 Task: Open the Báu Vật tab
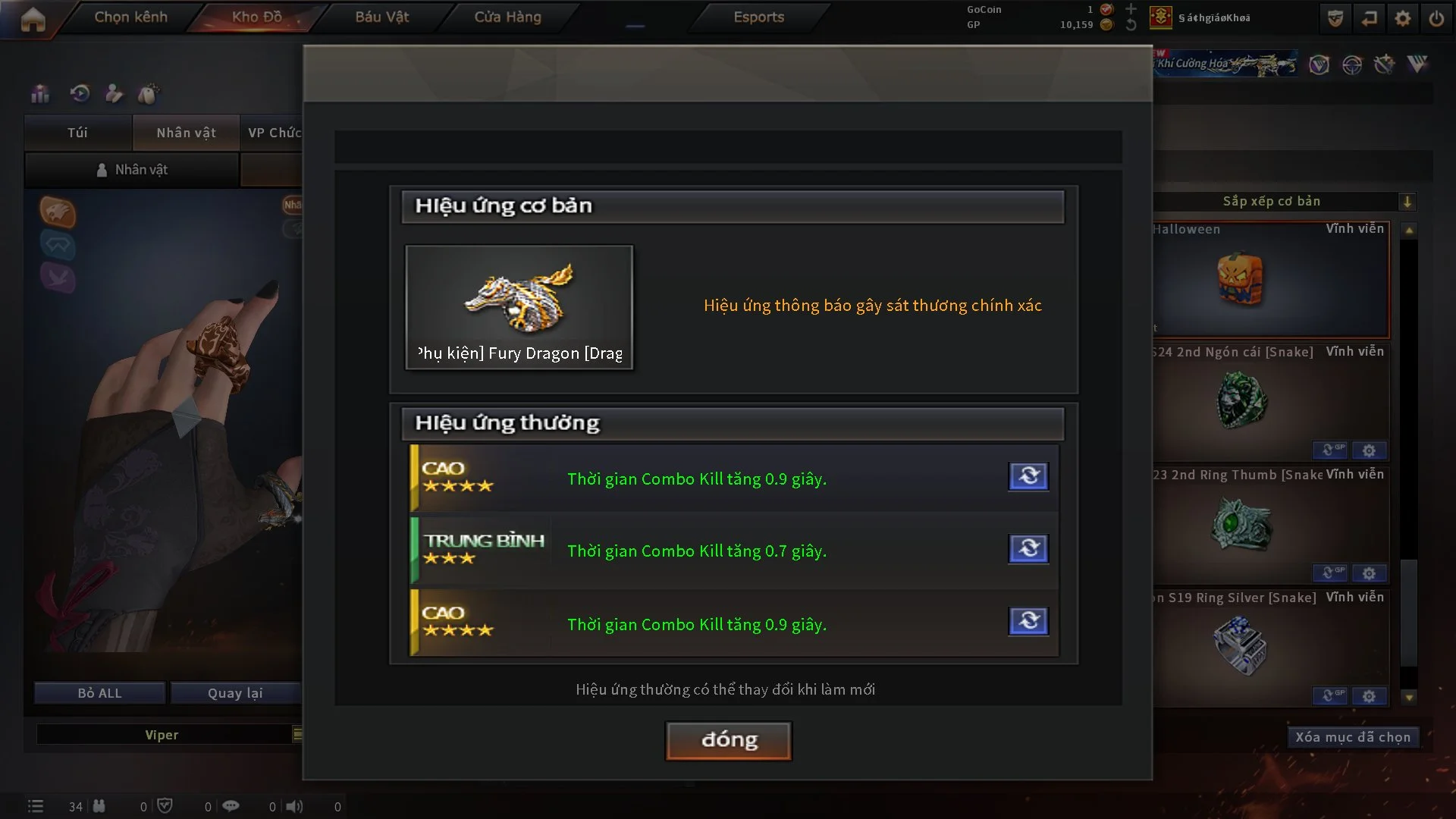click(381, 17)
